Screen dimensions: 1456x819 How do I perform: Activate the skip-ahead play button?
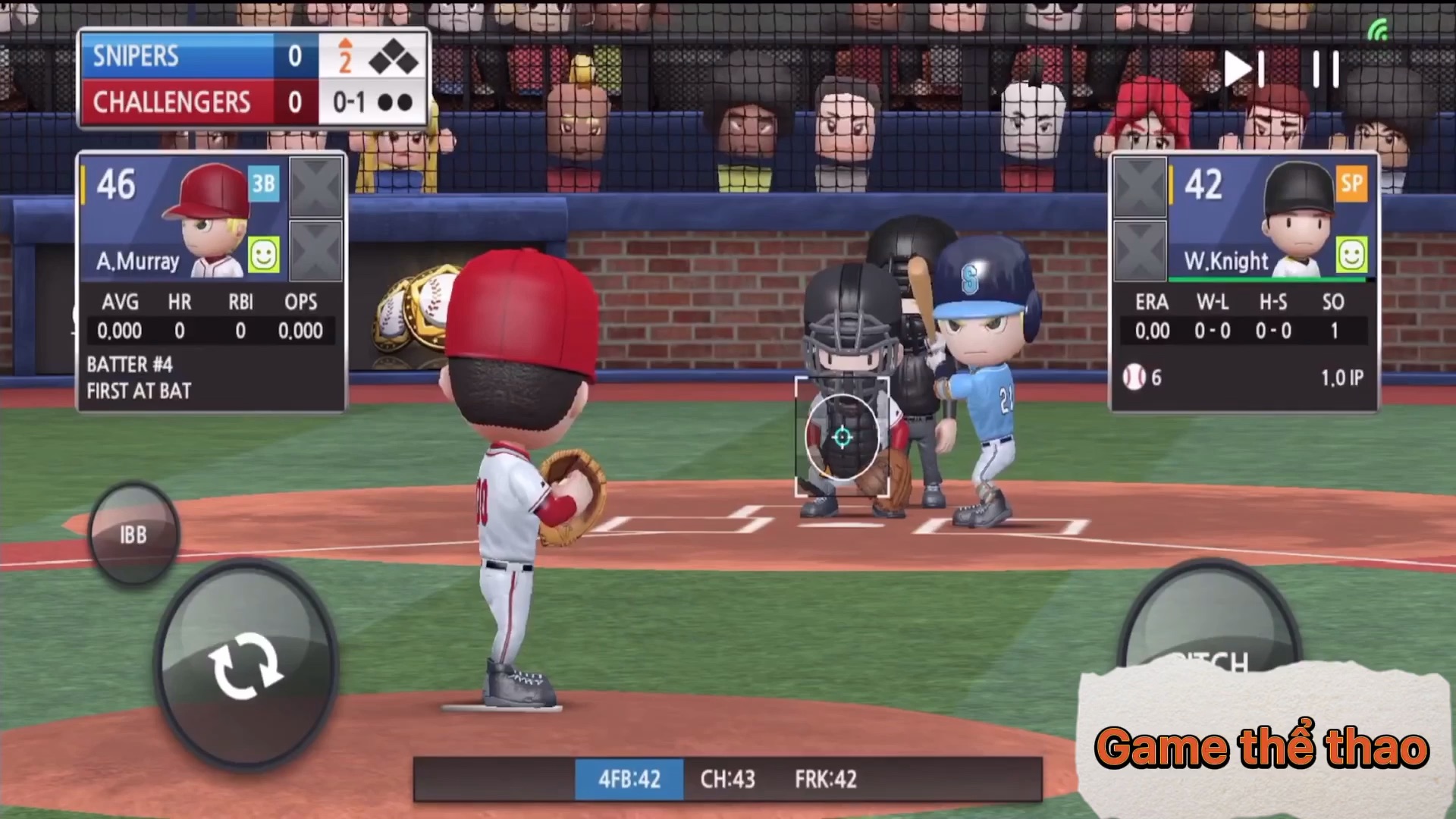coord(1244,70)
